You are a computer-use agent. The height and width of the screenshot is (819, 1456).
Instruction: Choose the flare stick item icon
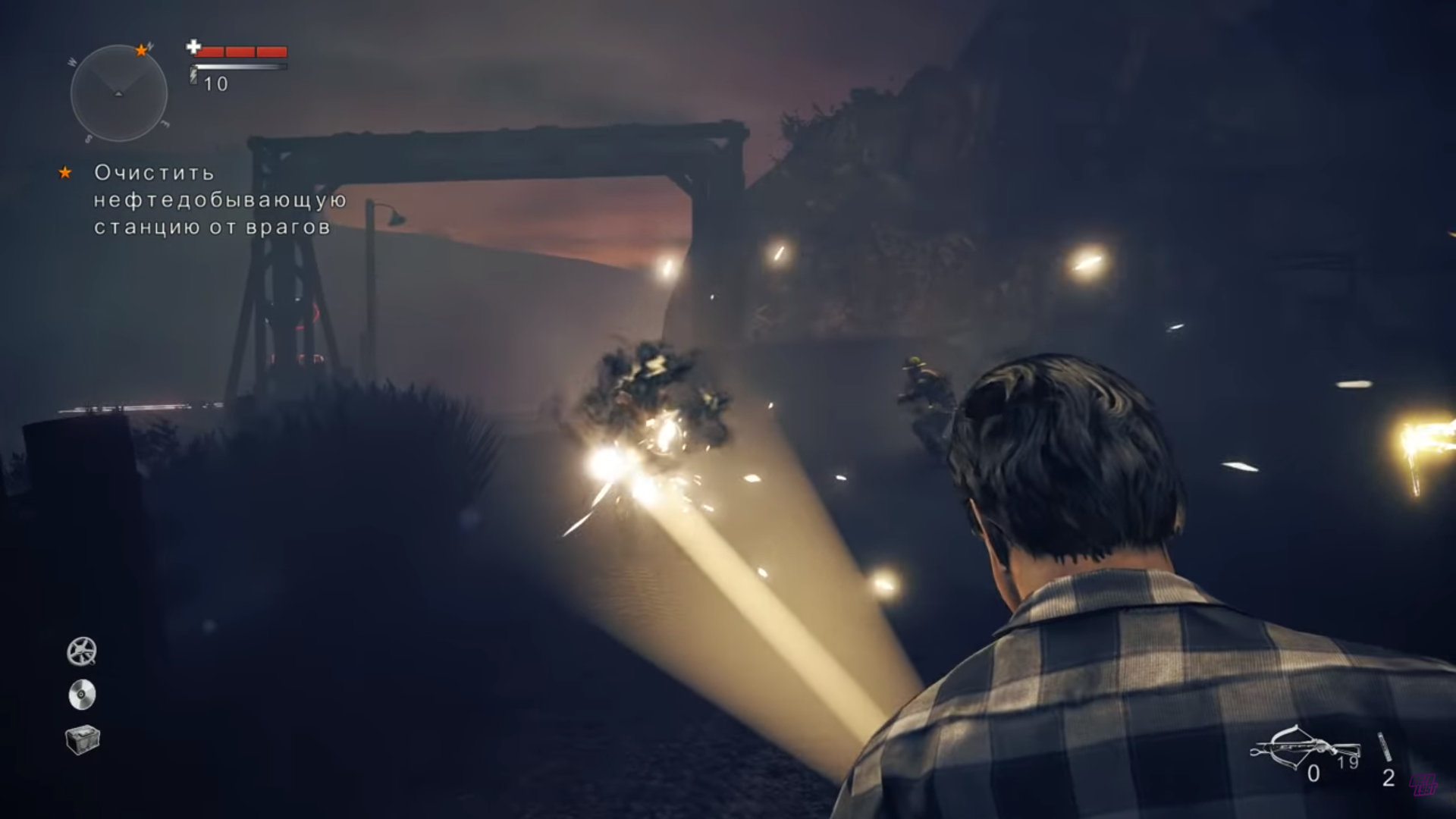[x=1385, y=747]
